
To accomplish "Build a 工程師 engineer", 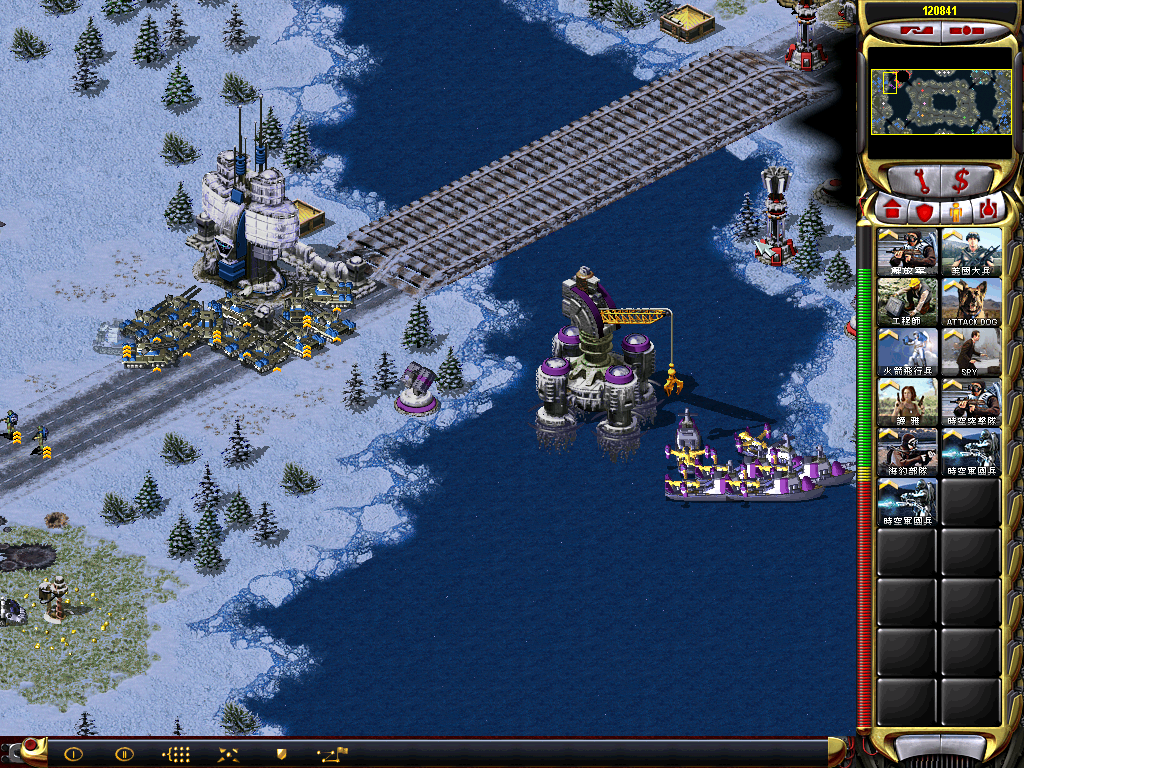I will pyautogui.click(x=907, y=302).
